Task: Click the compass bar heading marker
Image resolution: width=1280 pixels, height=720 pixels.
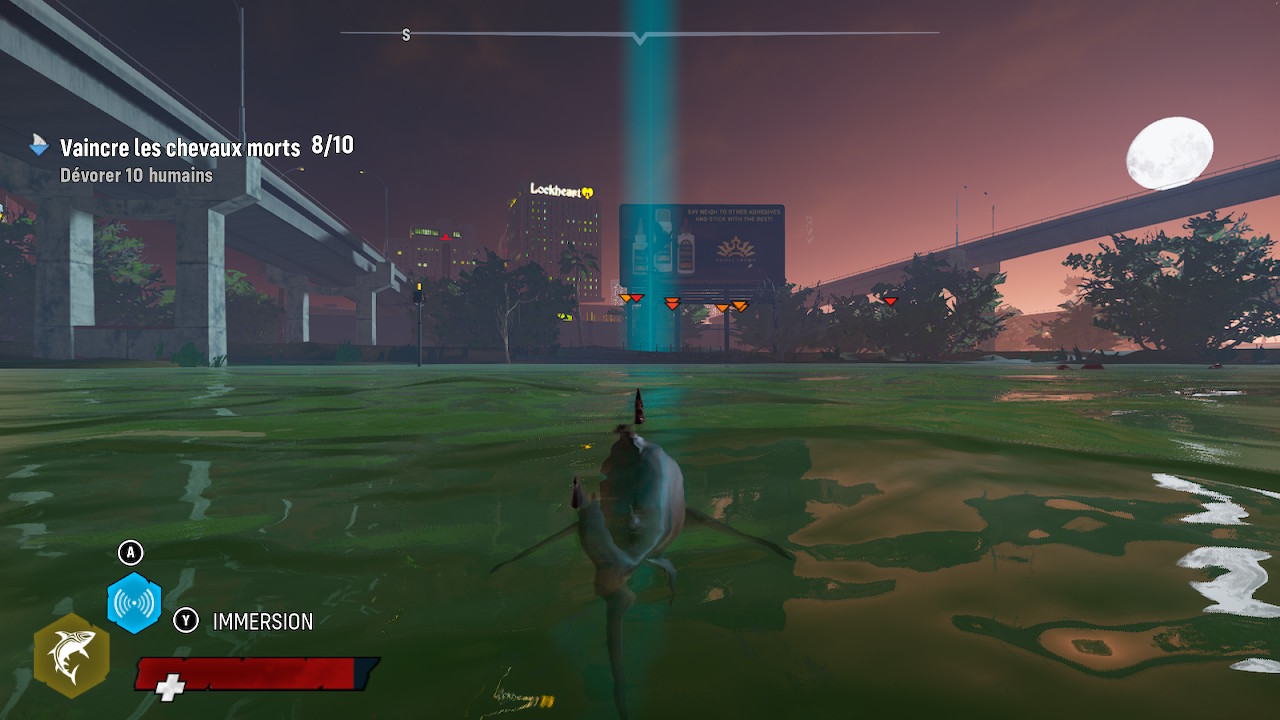Action: [640, 38]
